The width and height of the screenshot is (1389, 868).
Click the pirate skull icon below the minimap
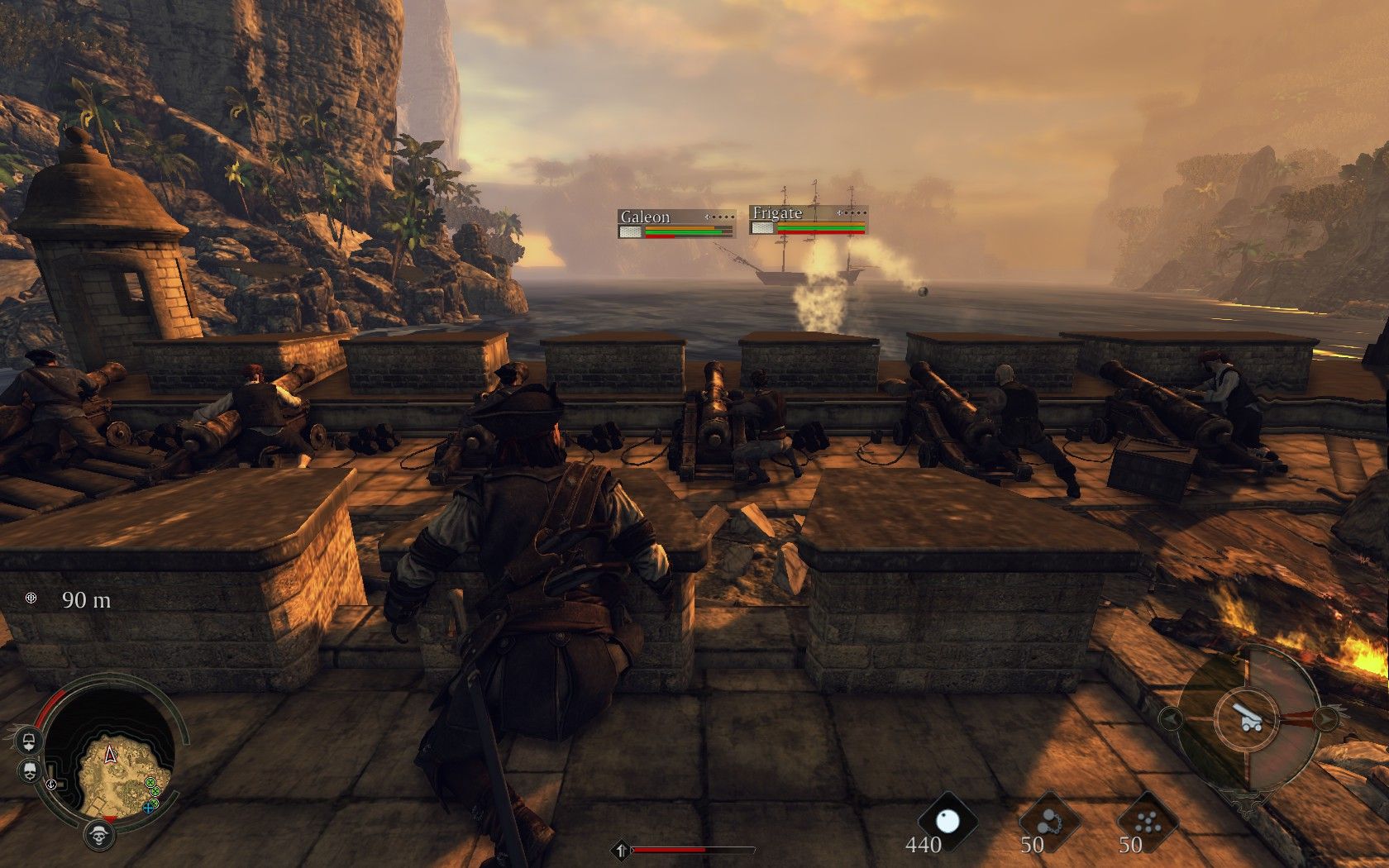coord(100,834)
